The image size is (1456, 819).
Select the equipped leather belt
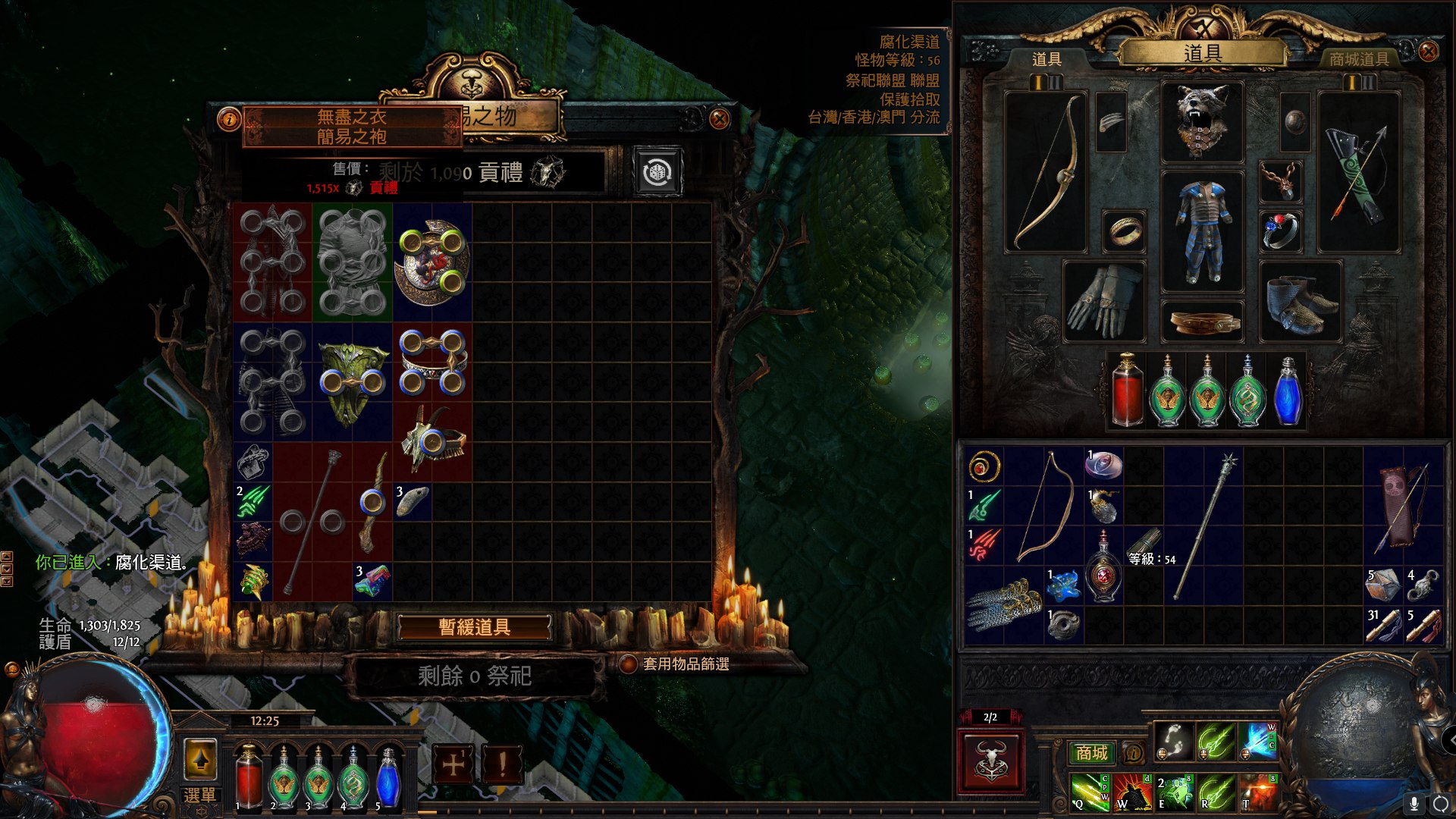[1202, 322]
